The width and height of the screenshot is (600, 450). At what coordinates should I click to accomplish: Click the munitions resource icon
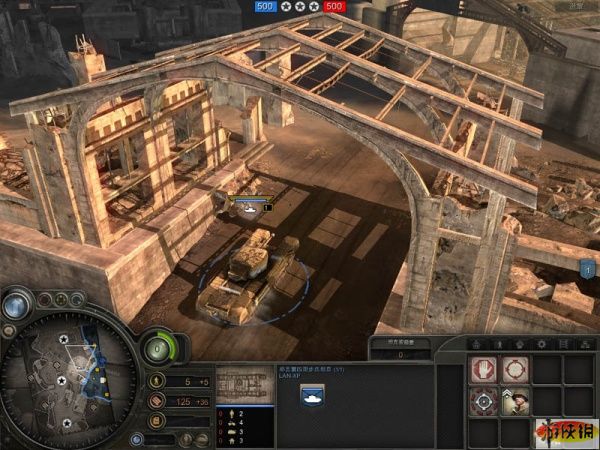(156, 401)
